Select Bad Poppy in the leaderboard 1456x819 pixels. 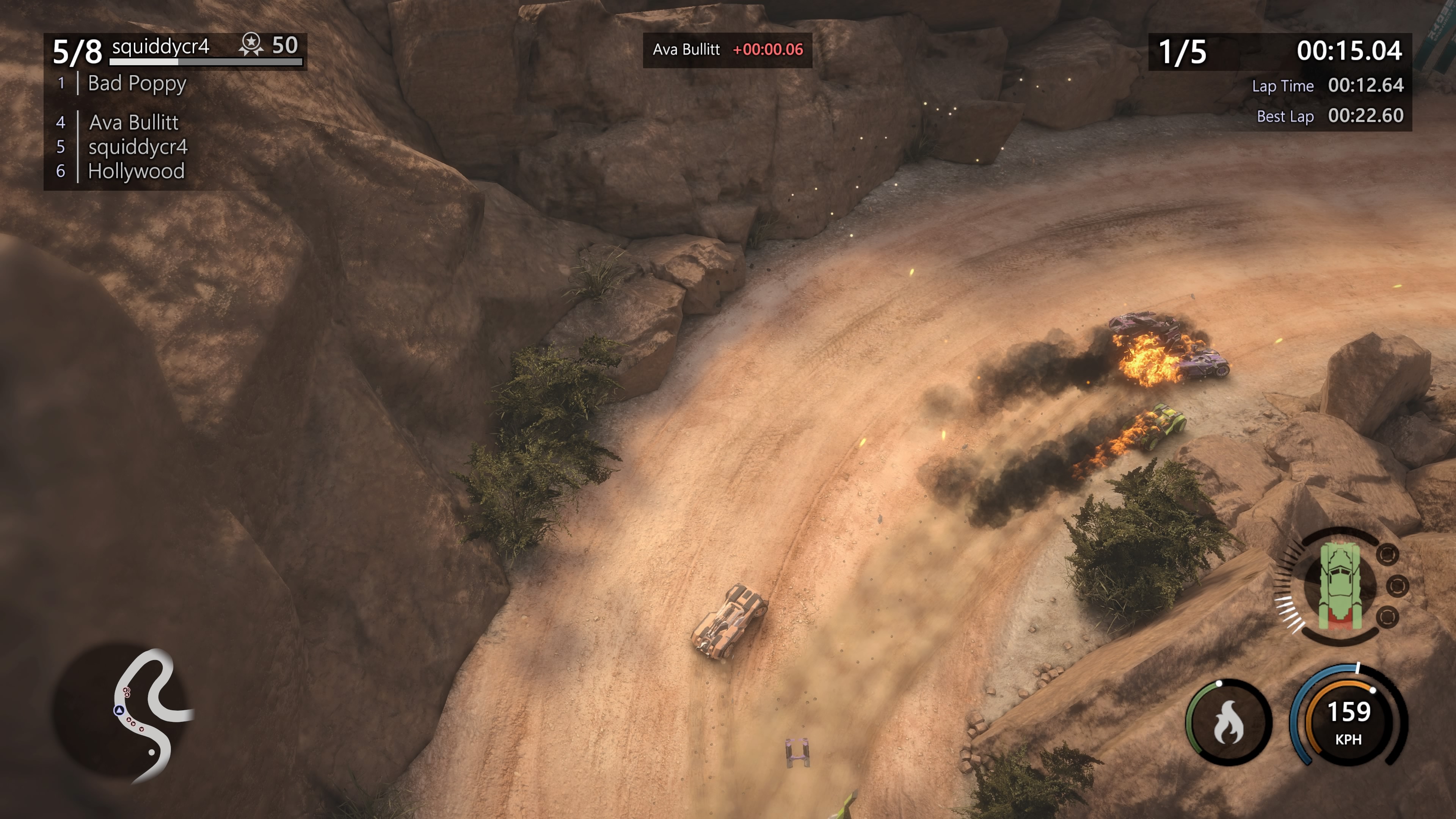[137, 84]
